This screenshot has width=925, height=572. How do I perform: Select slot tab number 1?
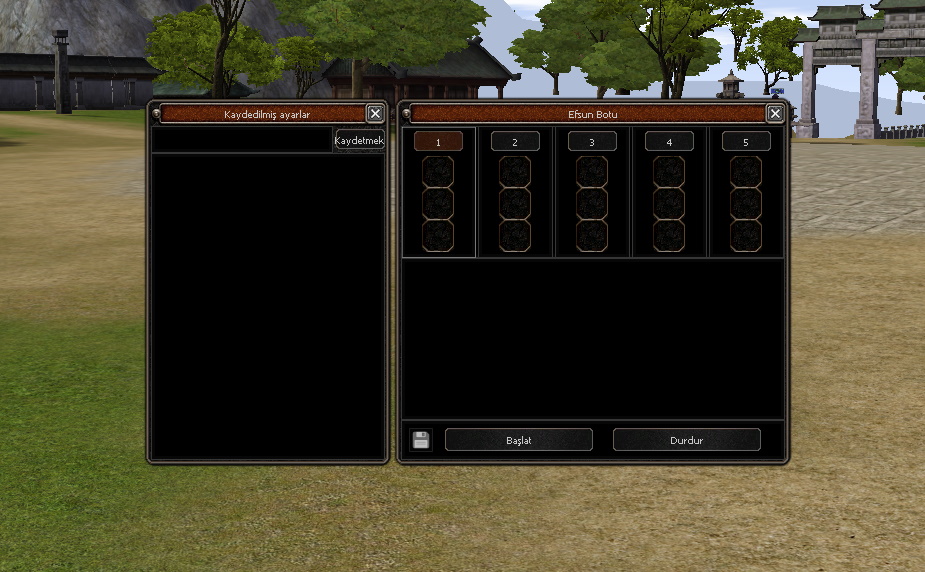[x=438, y=142]
